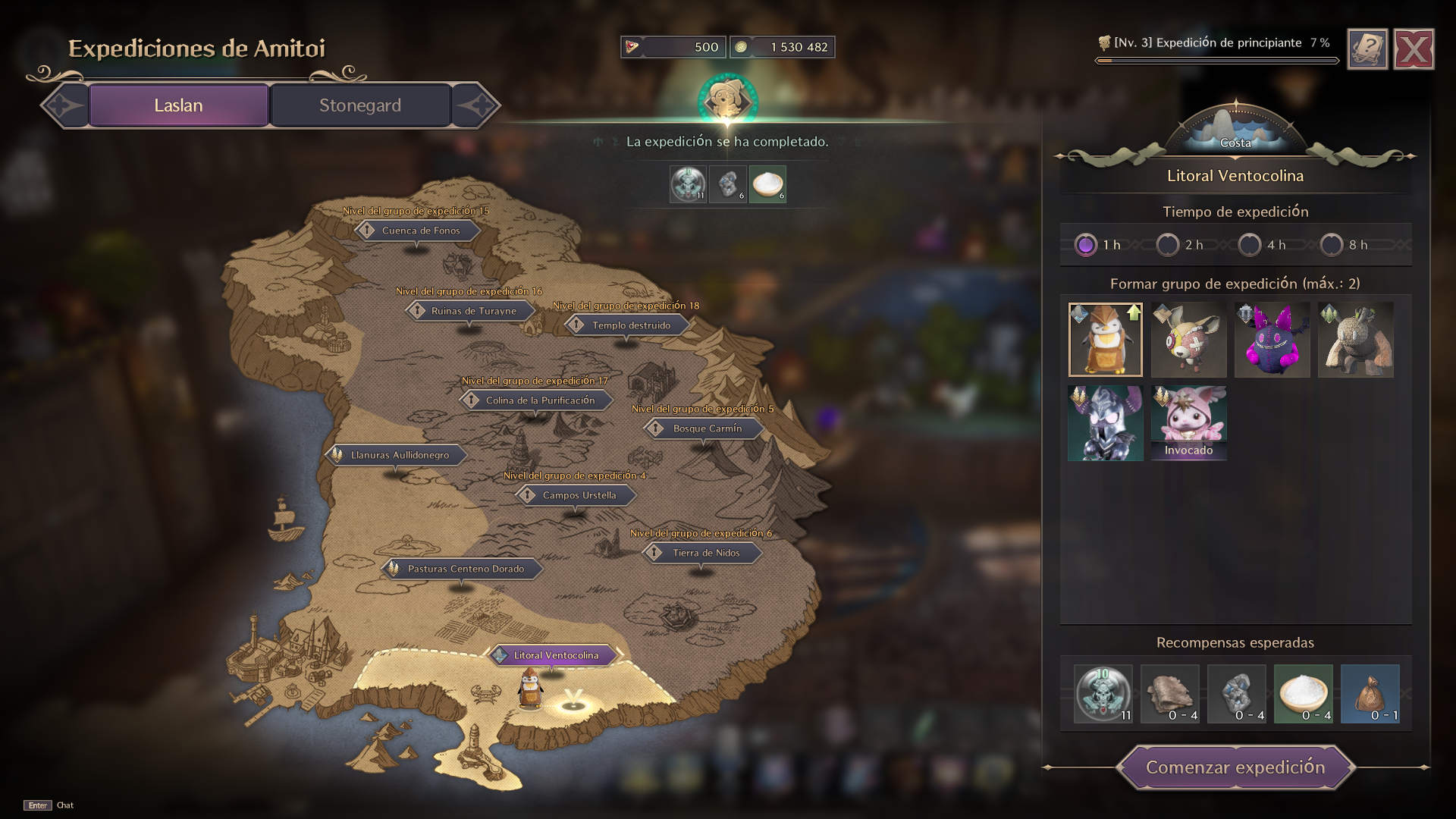Set expedition time to 8 h
The height and width of the screenshot is (819, 1456).
tap(1332, 245)
